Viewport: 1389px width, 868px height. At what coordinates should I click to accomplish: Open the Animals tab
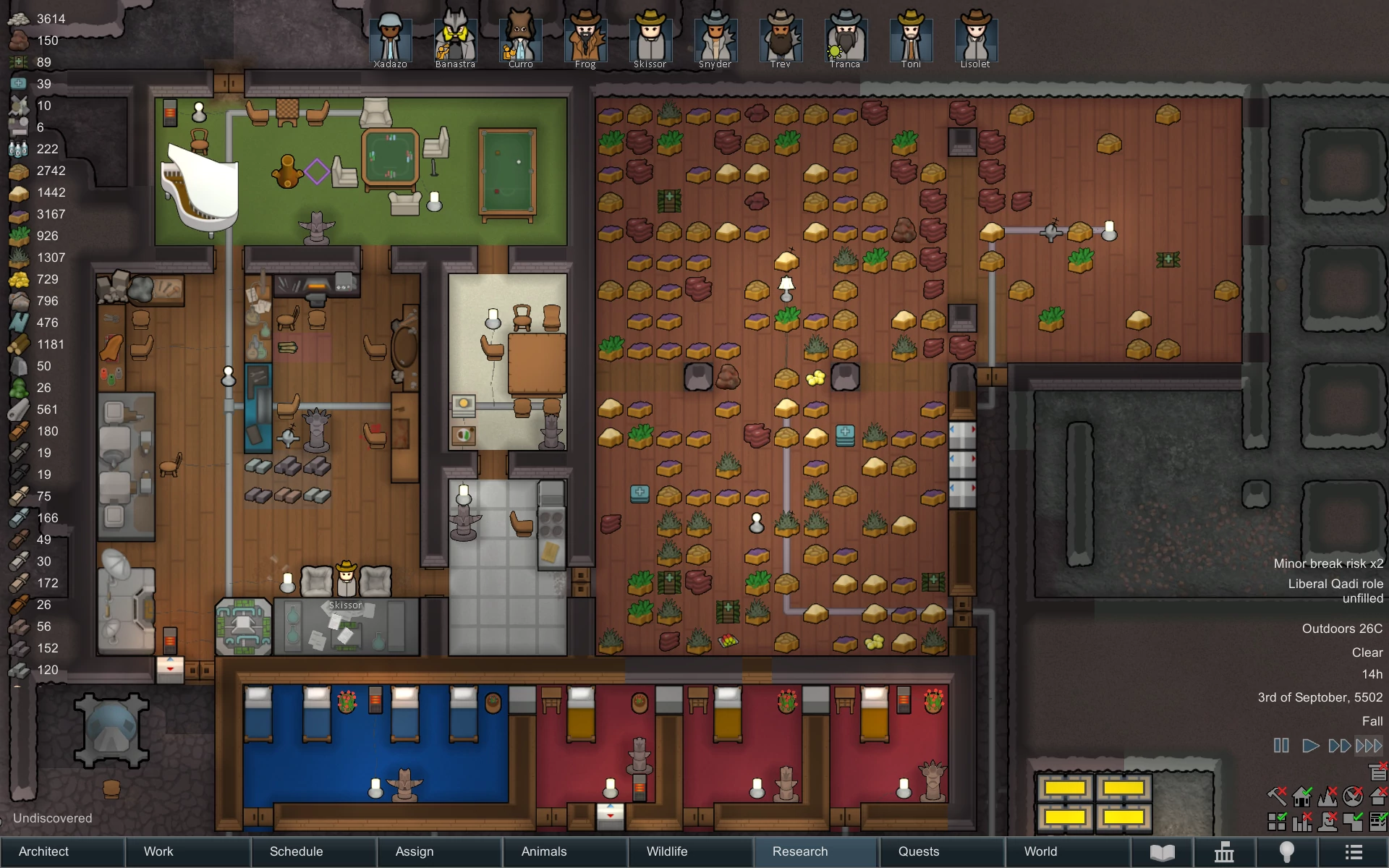click(544, 851)
